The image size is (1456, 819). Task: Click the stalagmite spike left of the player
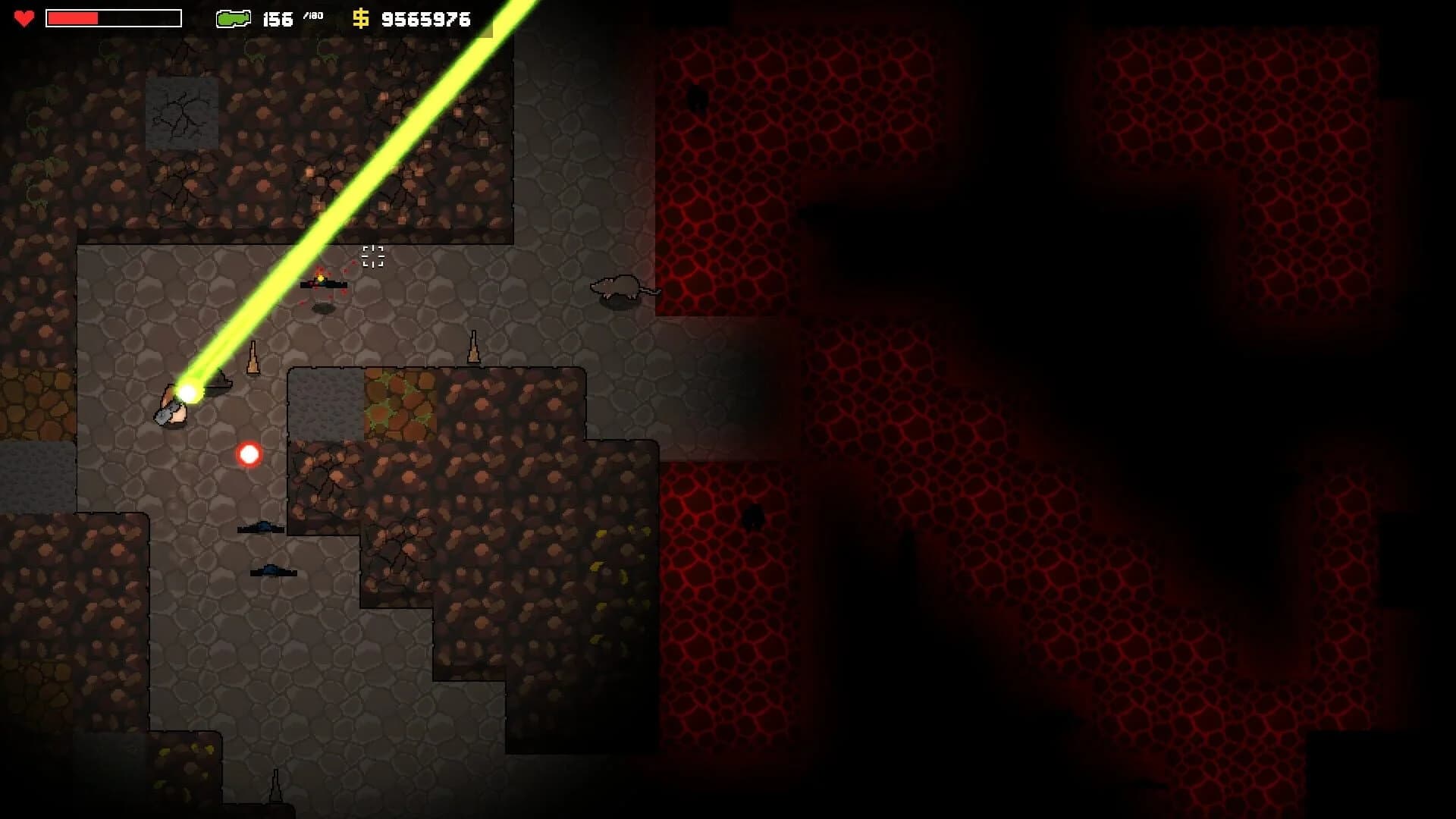(253, 356)
